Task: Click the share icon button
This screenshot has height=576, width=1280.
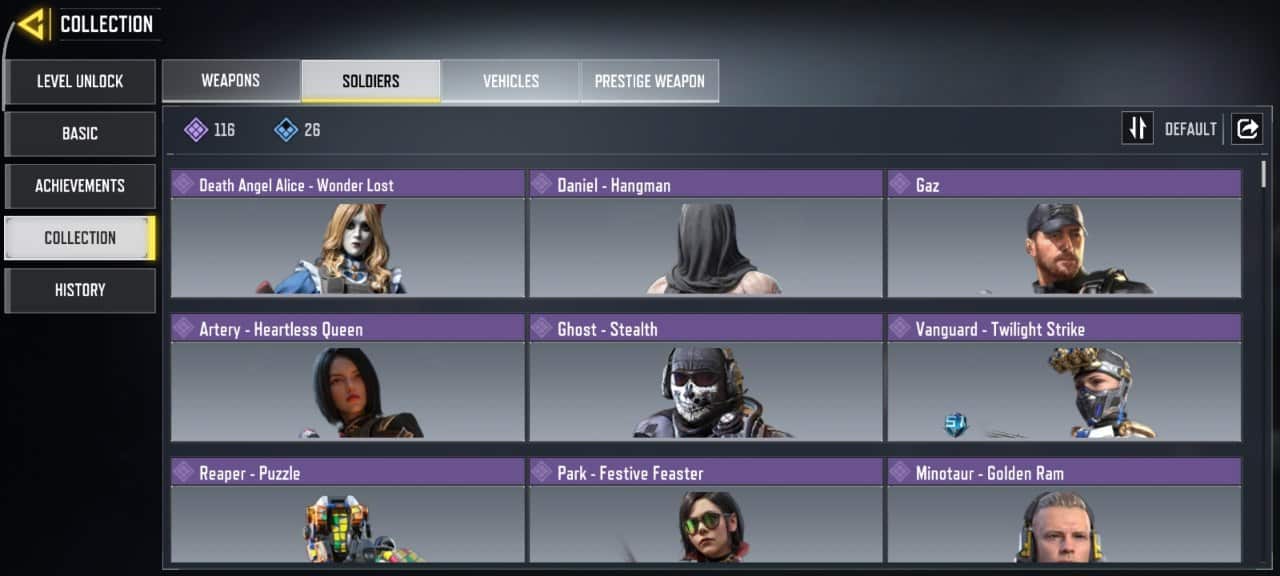Action: 1247,129
